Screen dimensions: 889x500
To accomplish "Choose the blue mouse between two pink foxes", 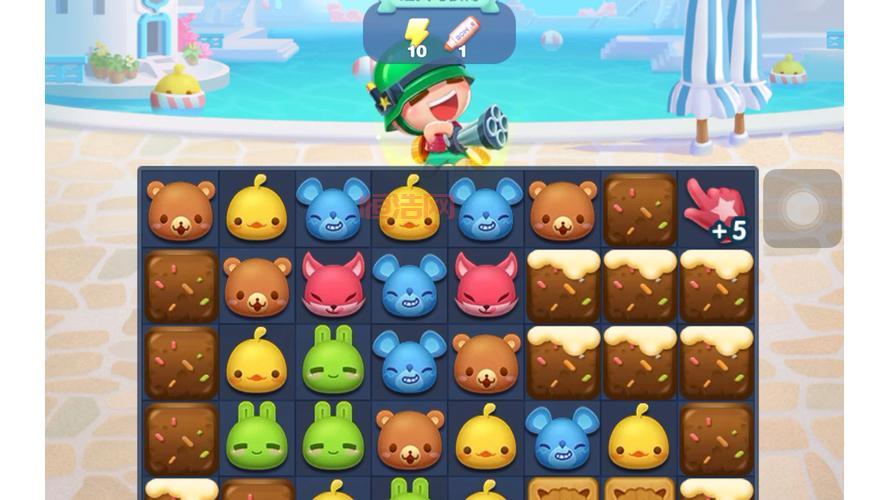I will pyautogui.click(x=409, y=284).
